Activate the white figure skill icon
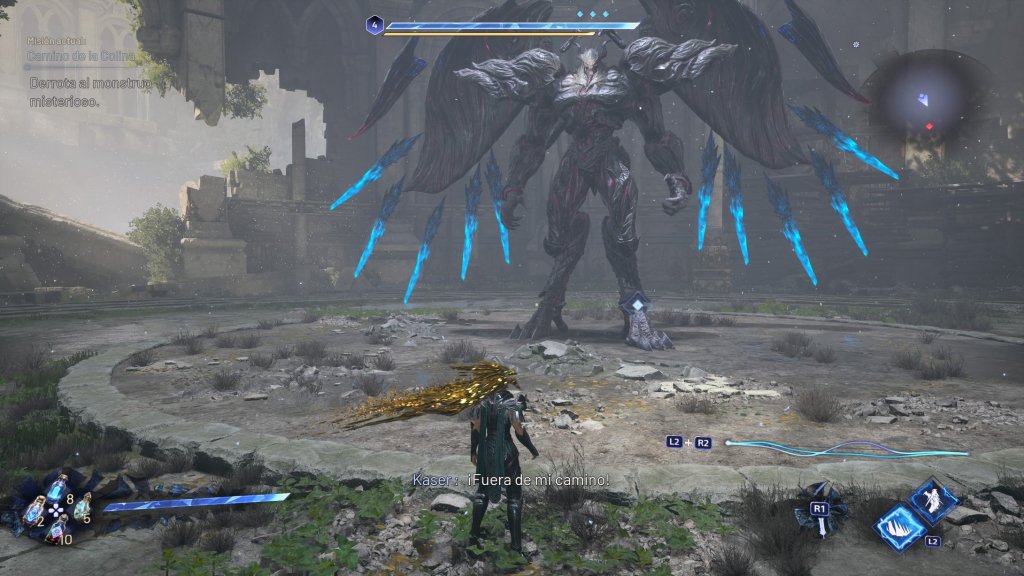 [x=935, y=500]
